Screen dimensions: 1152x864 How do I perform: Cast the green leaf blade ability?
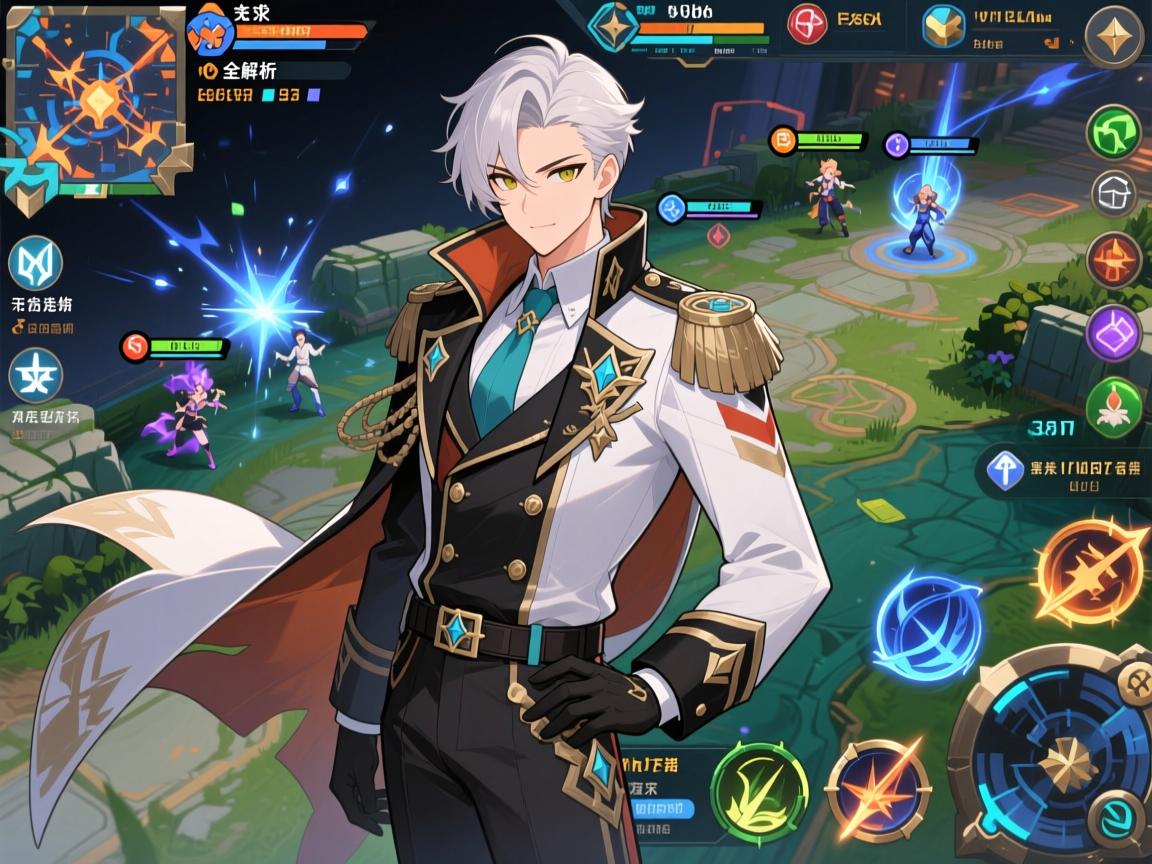point(759,791)
